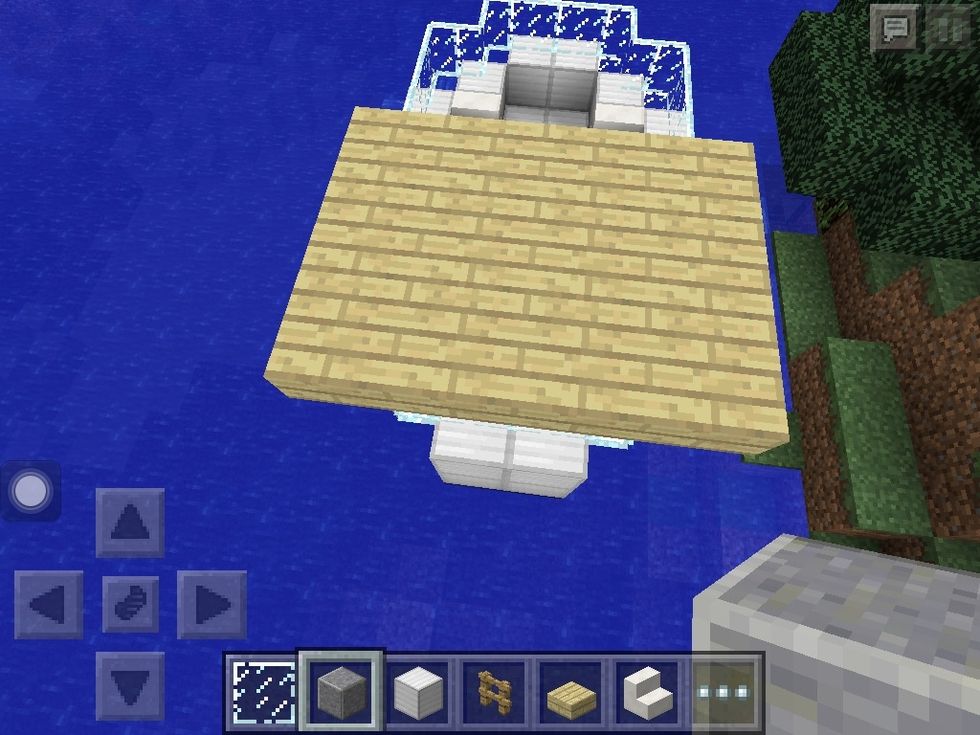Viewport: 980px width, 735px height.
Task: Pause the game with the pause button
Action: coord(947,28)
